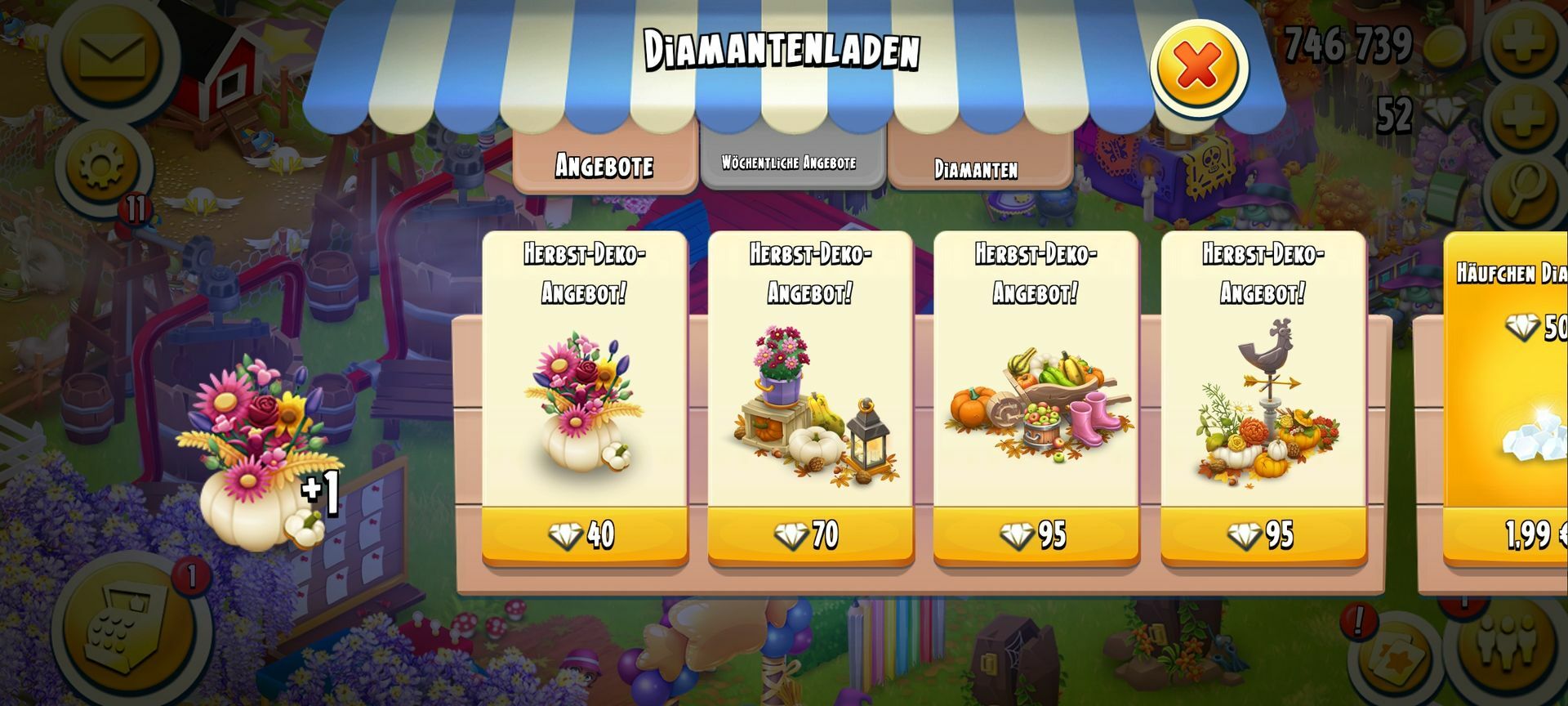Image resolution: width=1568 pixels, height=706 pixels.
Task: Add more diamonds with the plus button
Action: (1523, 118)
